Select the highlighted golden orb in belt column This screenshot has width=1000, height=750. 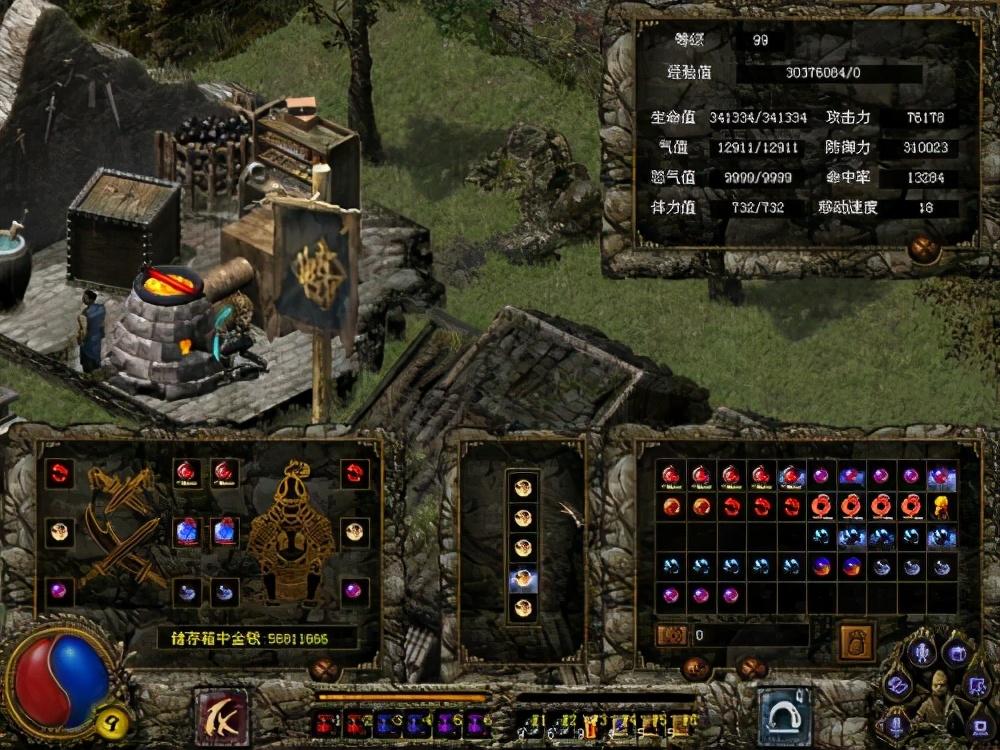click(x=523, y=577)
